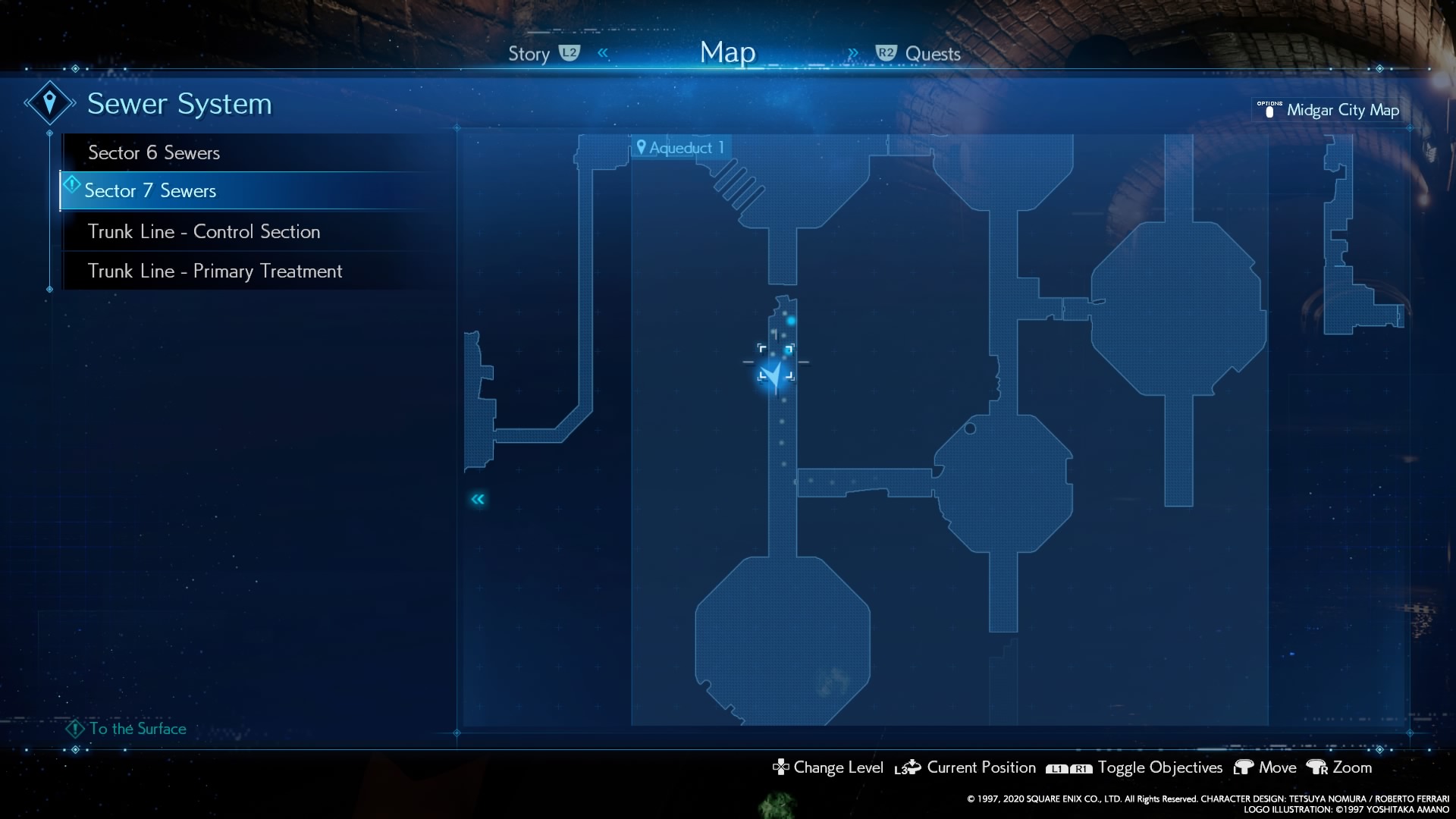Click the Current Position L3 stick icon
The image size is (1456, 819).
[x=907, y=767]
